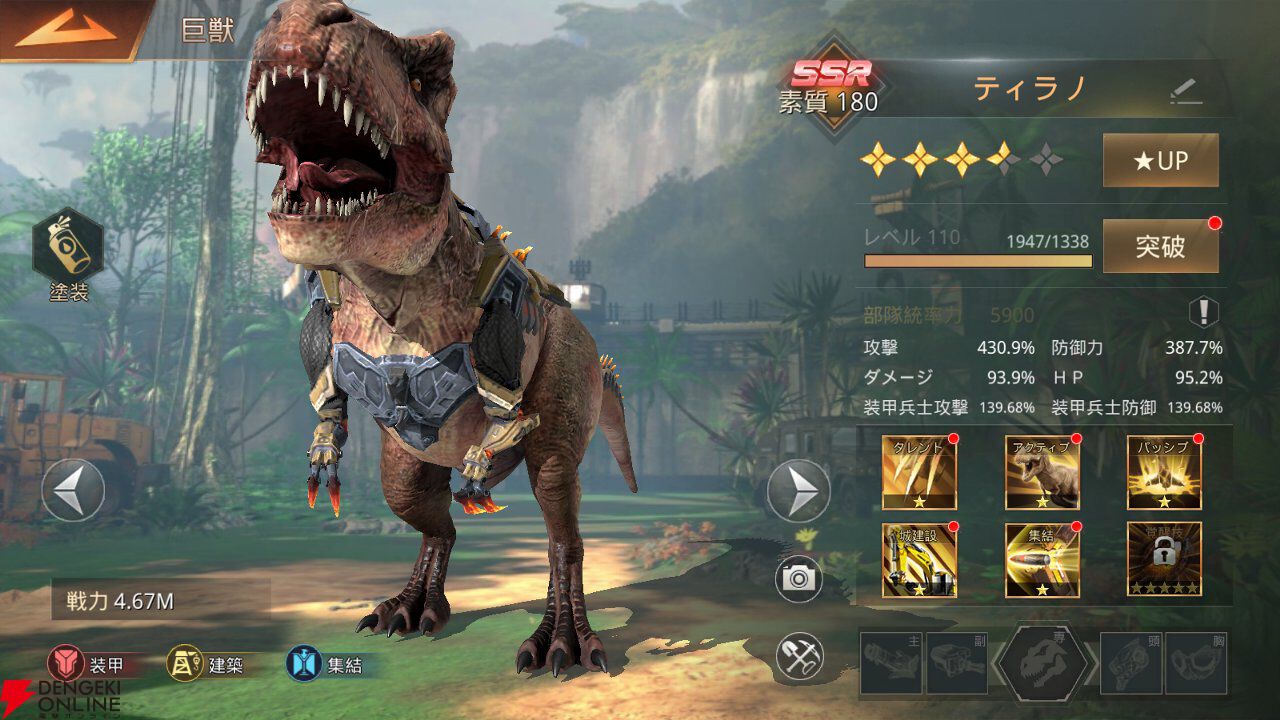Edit the ティラノ name with pencil icon
Screen dimensions: 1280x720
(x=1186, y=92)
